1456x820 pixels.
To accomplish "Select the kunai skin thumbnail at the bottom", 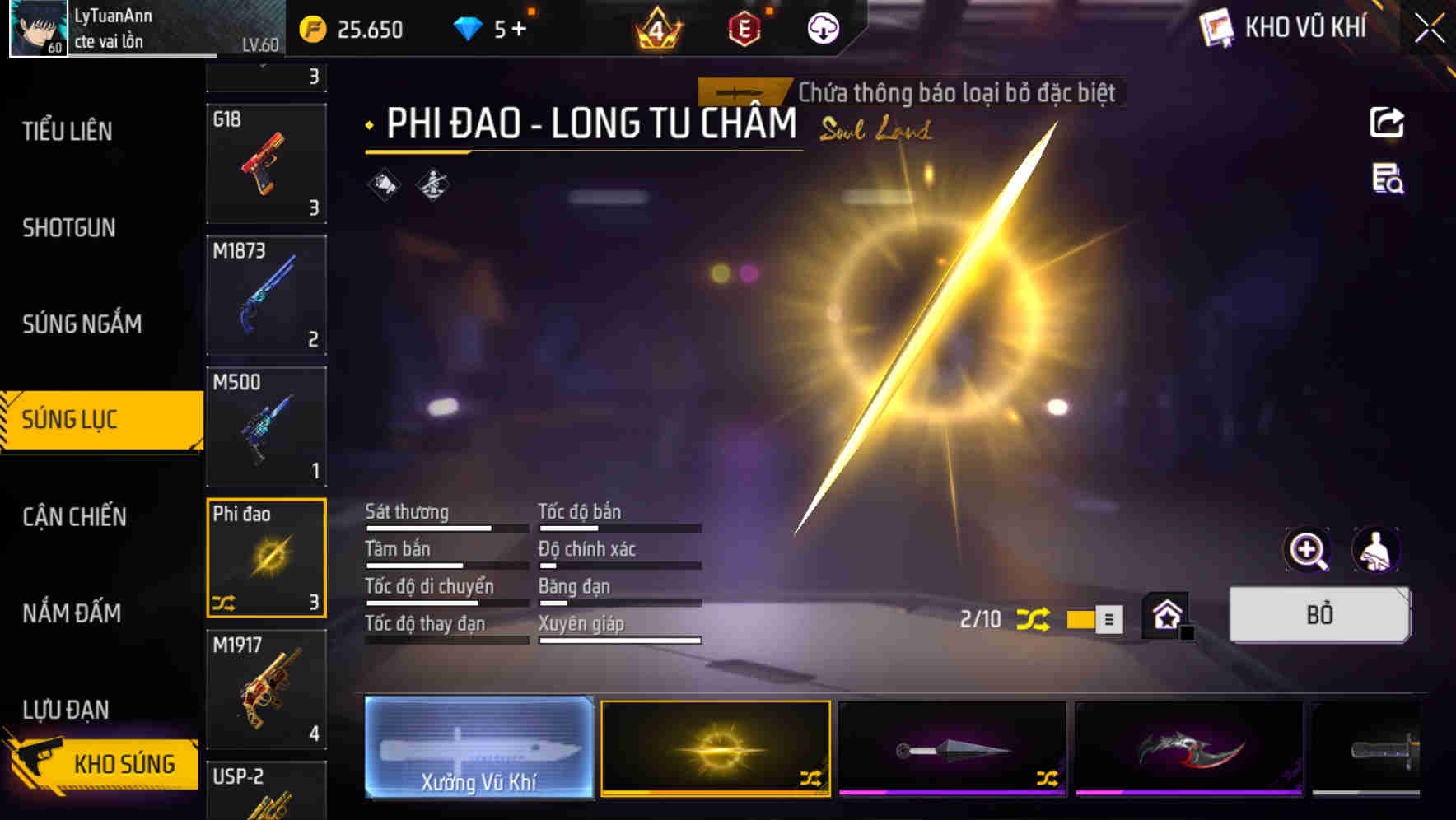I will [x=951, y=749].
